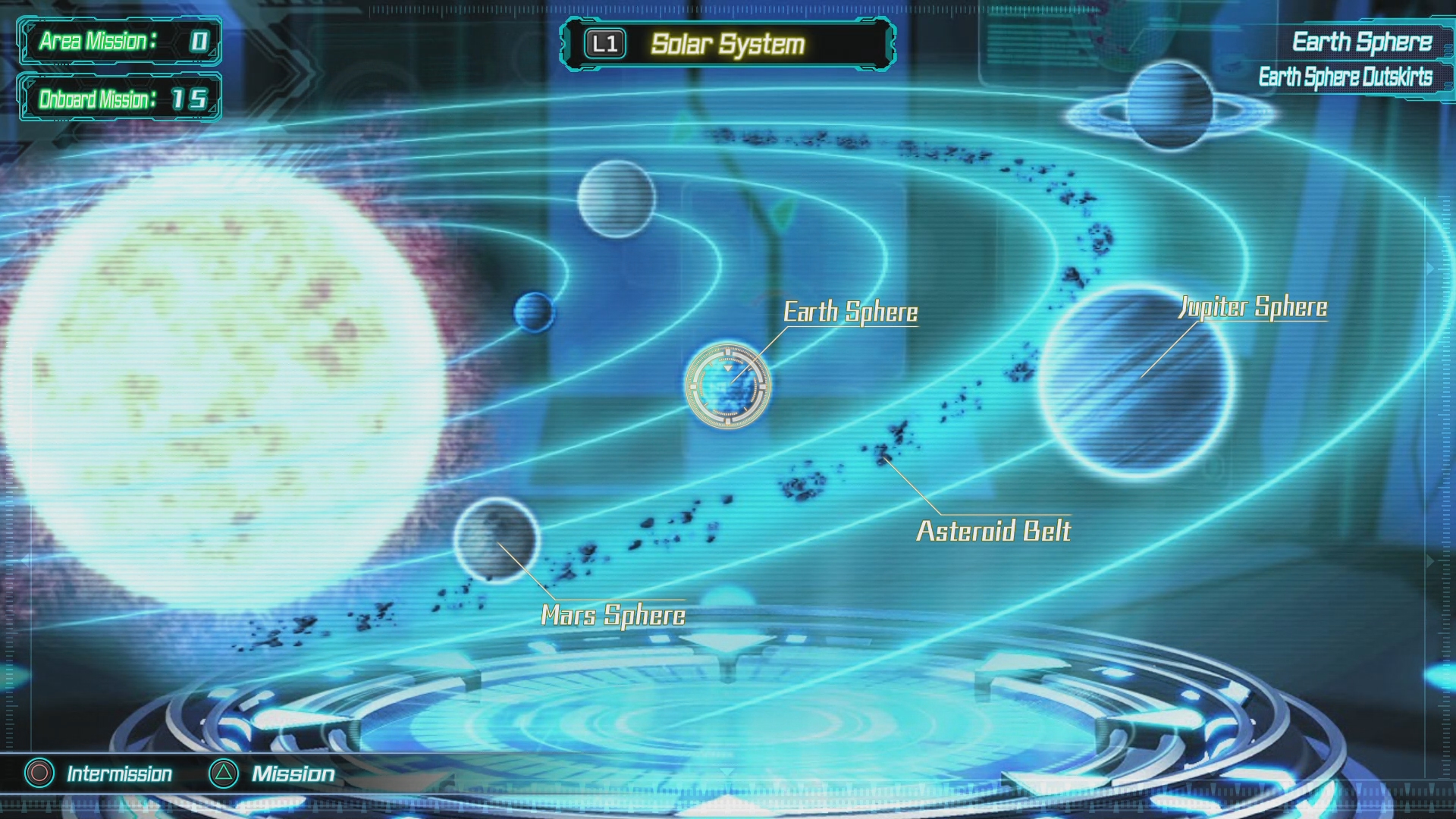Switch map view via Solar System header
The image size is (1456, 819).
pyautogui.click(x=727, y=44)
